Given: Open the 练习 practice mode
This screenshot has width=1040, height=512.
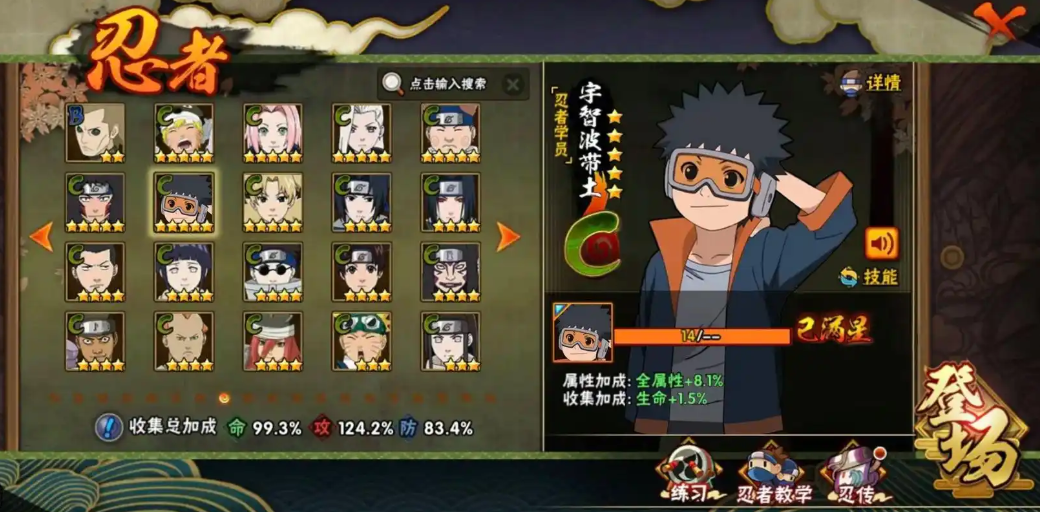Looking at the screenshot, I should click(x=689, y=474).
